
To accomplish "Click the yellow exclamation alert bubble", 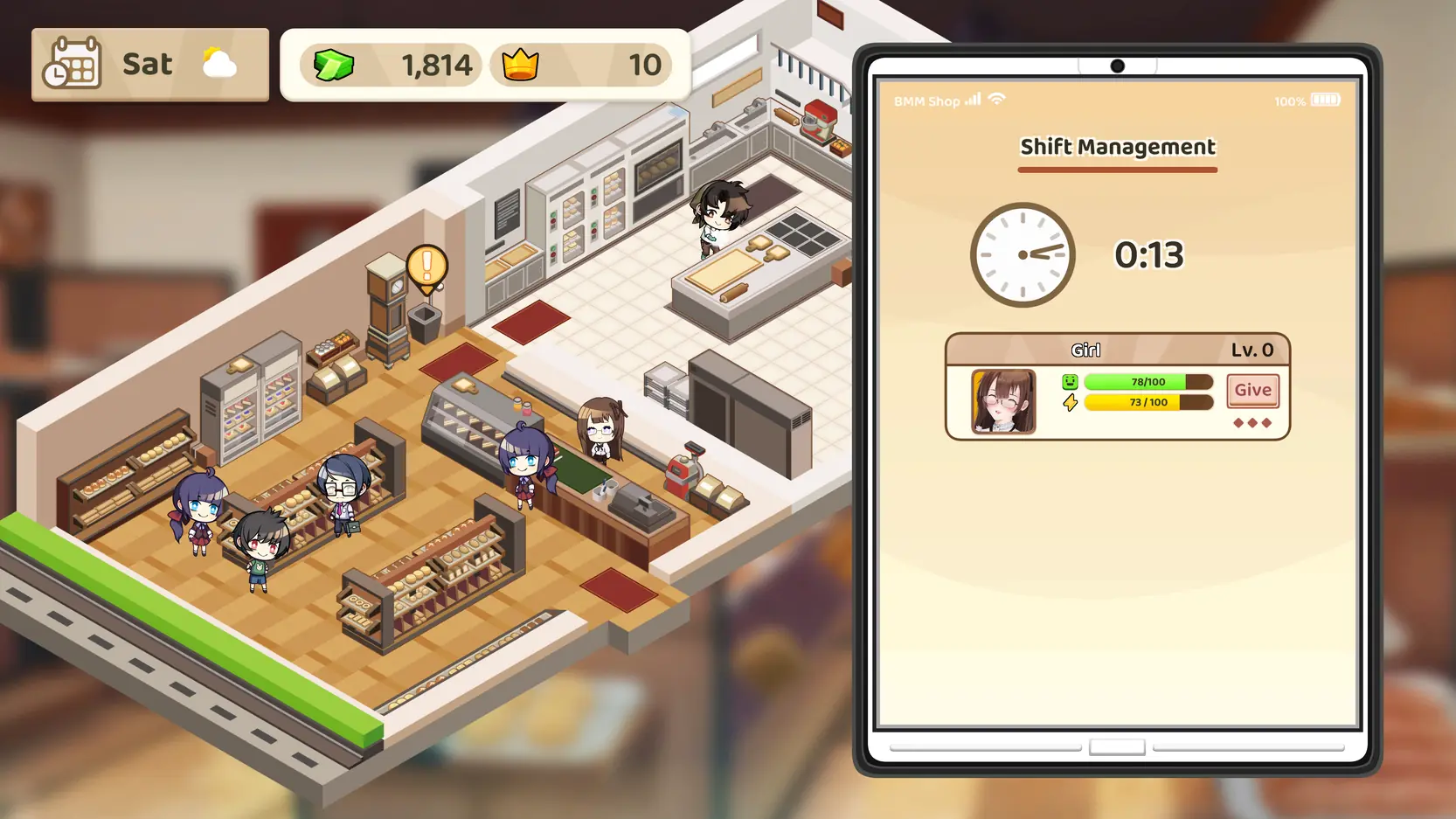I will tap(426, 267).
